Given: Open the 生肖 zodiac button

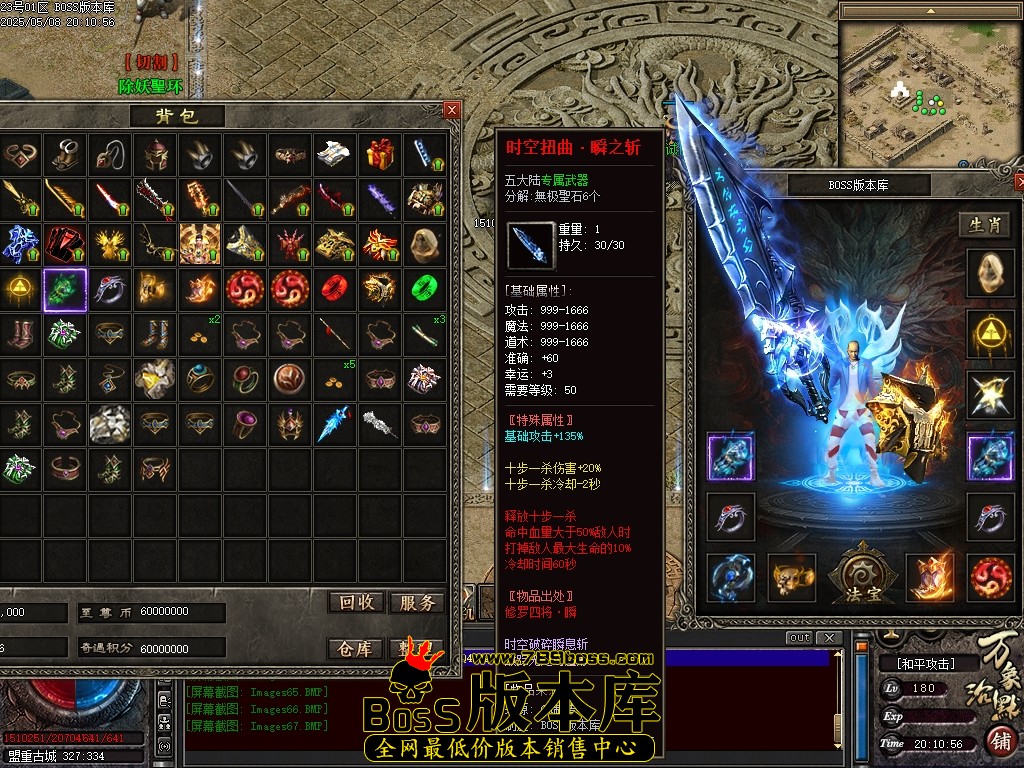Looking at the screenshot, I should click(985, 225).
